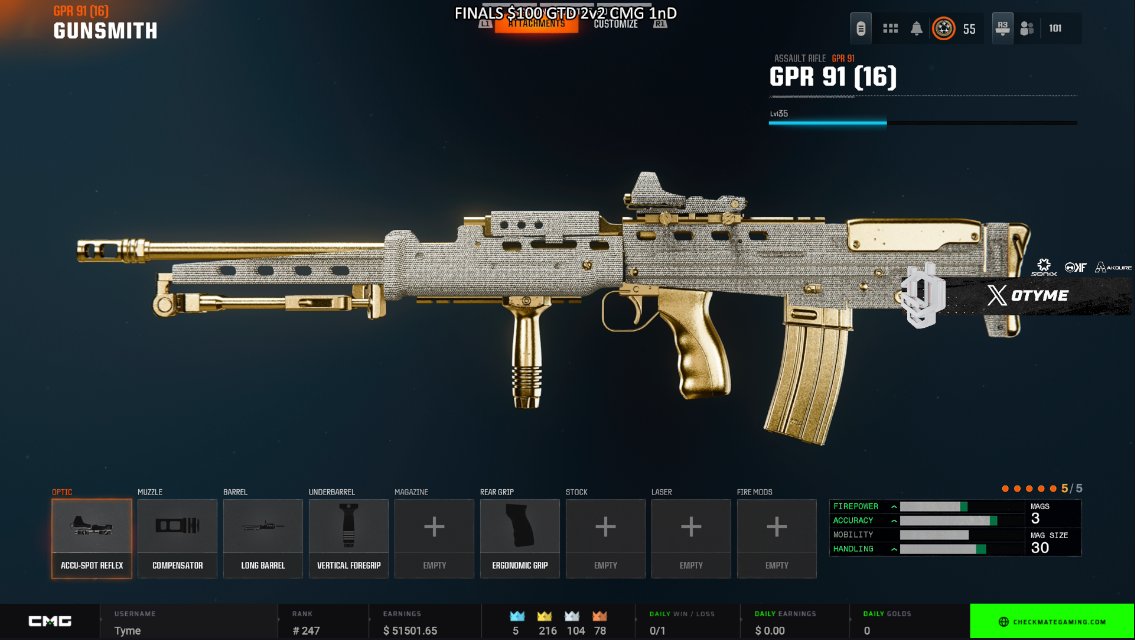Screen dimensions: 1135x640
Task: Select the Accu-Spot Reflex optic slot
Action: click(92, 539)
